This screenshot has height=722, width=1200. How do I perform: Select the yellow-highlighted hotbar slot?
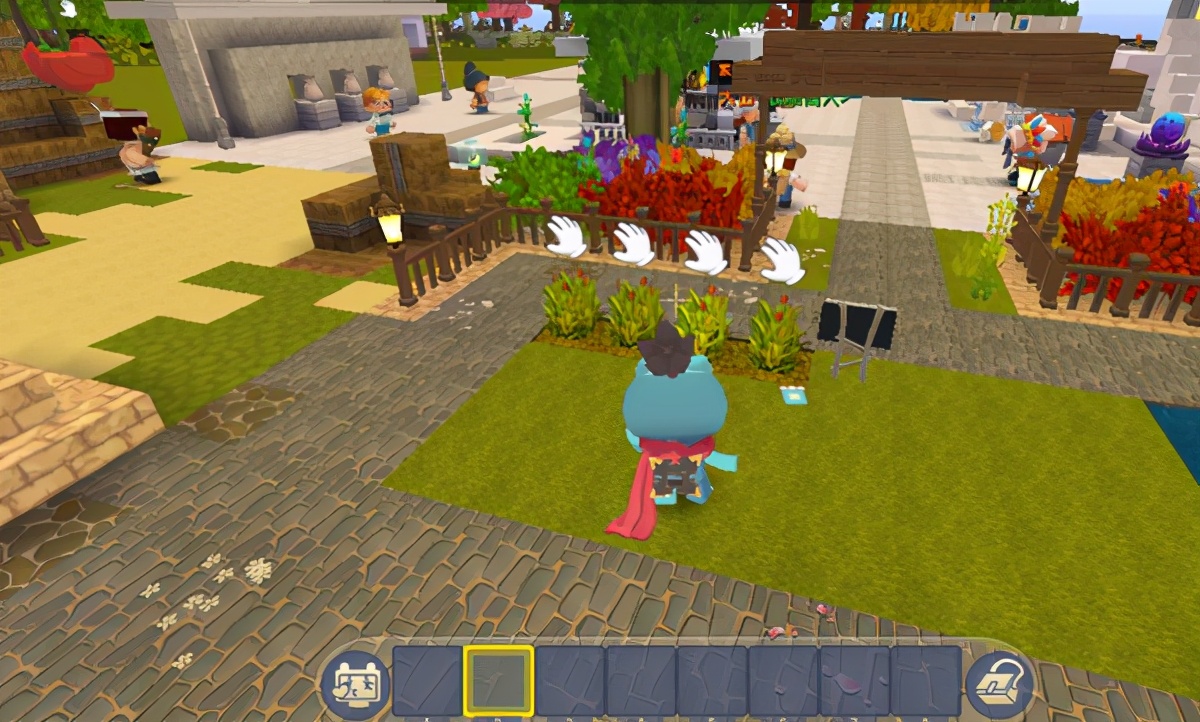pos(498,680)
